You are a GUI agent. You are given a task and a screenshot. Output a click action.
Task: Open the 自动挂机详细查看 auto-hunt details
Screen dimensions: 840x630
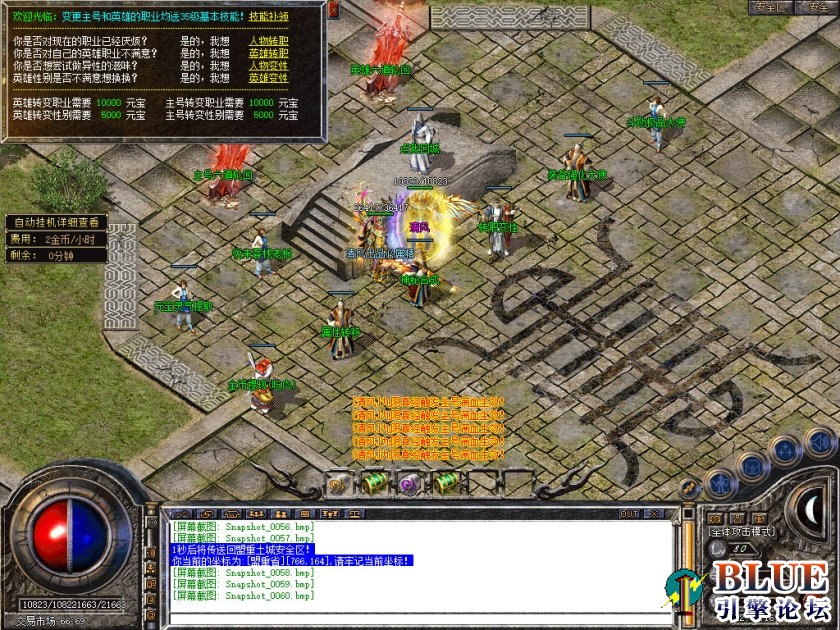54,223
